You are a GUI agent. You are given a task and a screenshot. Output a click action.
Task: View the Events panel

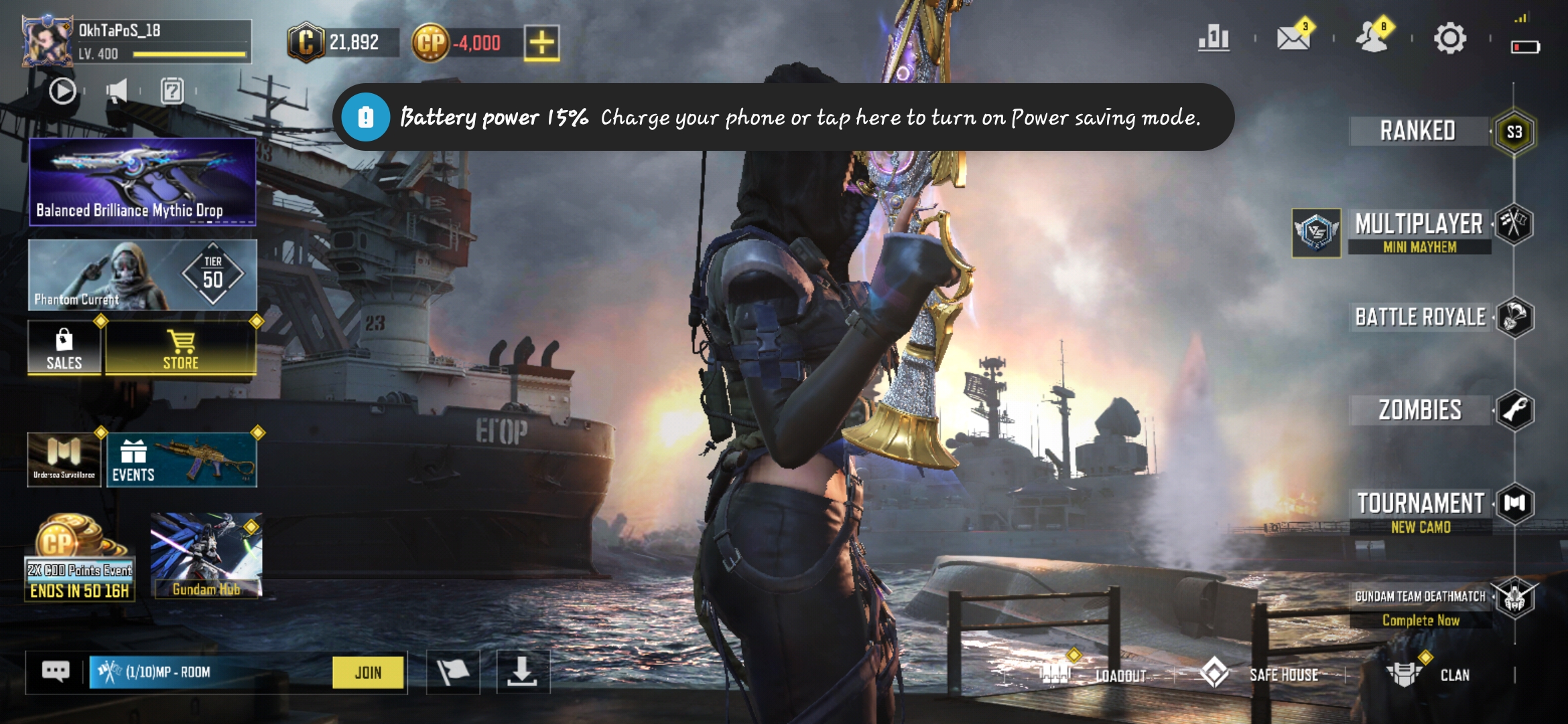[x=181, y=461]
